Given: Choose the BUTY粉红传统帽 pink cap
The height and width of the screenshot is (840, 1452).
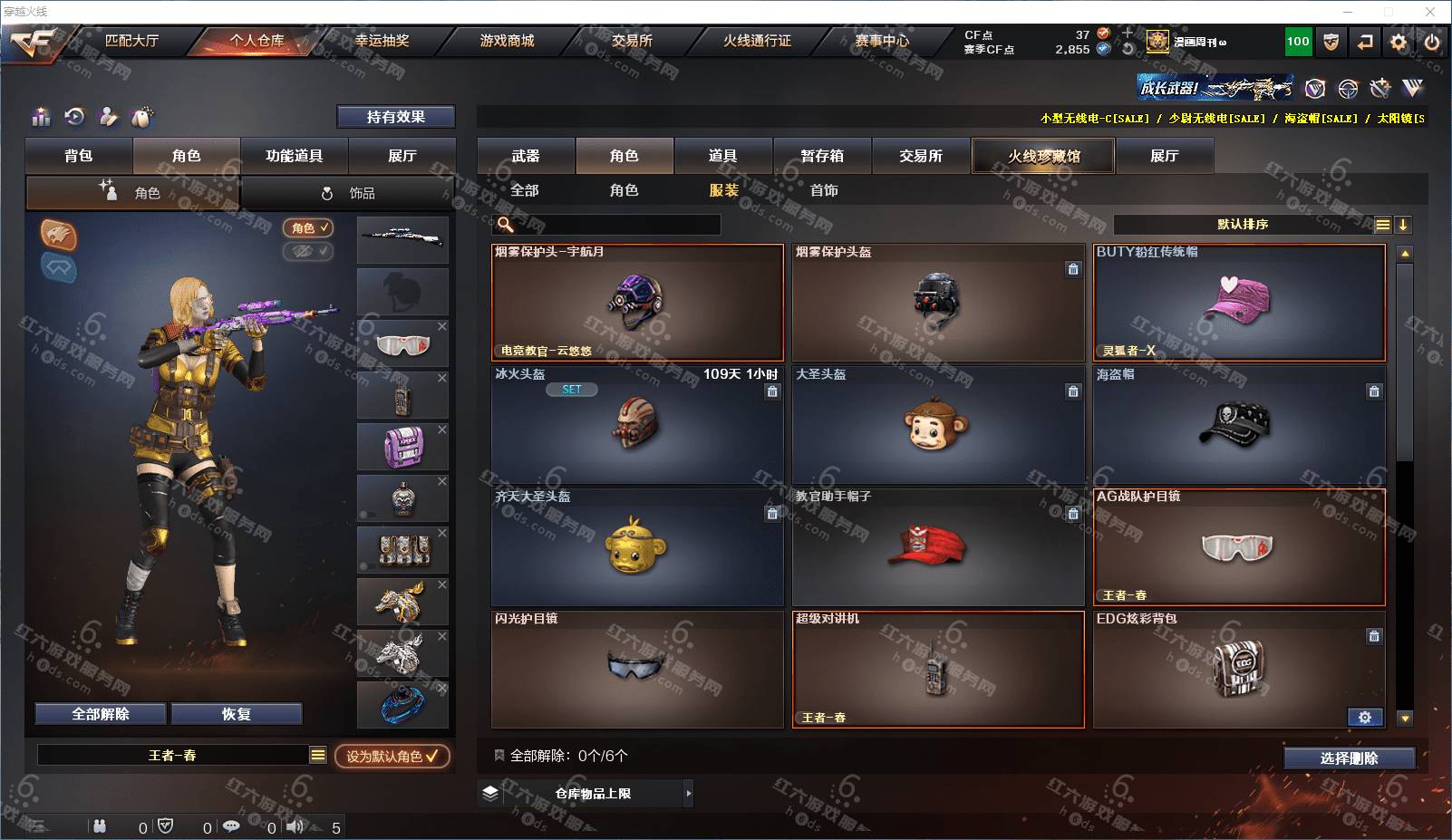Looking at the screenshot, I should tap(1239, 303).
